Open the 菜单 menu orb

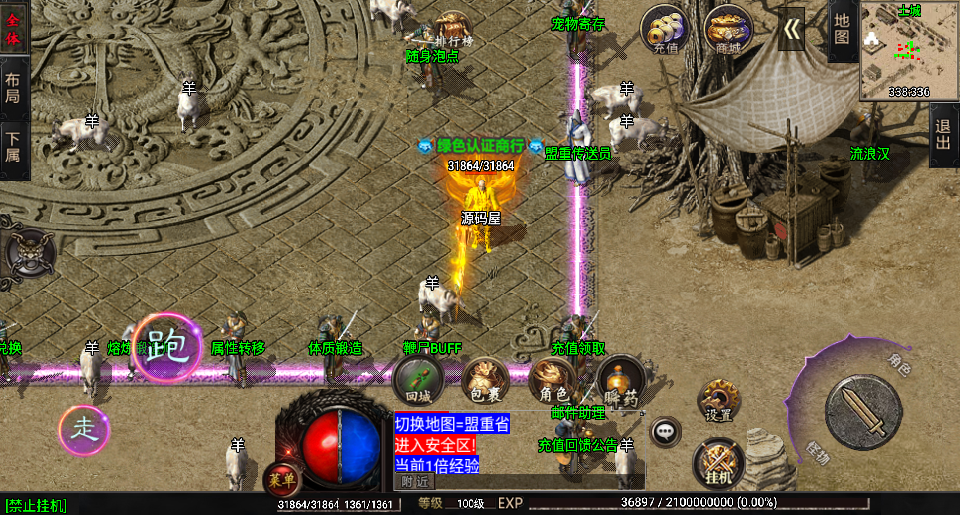tap(281, 479)
